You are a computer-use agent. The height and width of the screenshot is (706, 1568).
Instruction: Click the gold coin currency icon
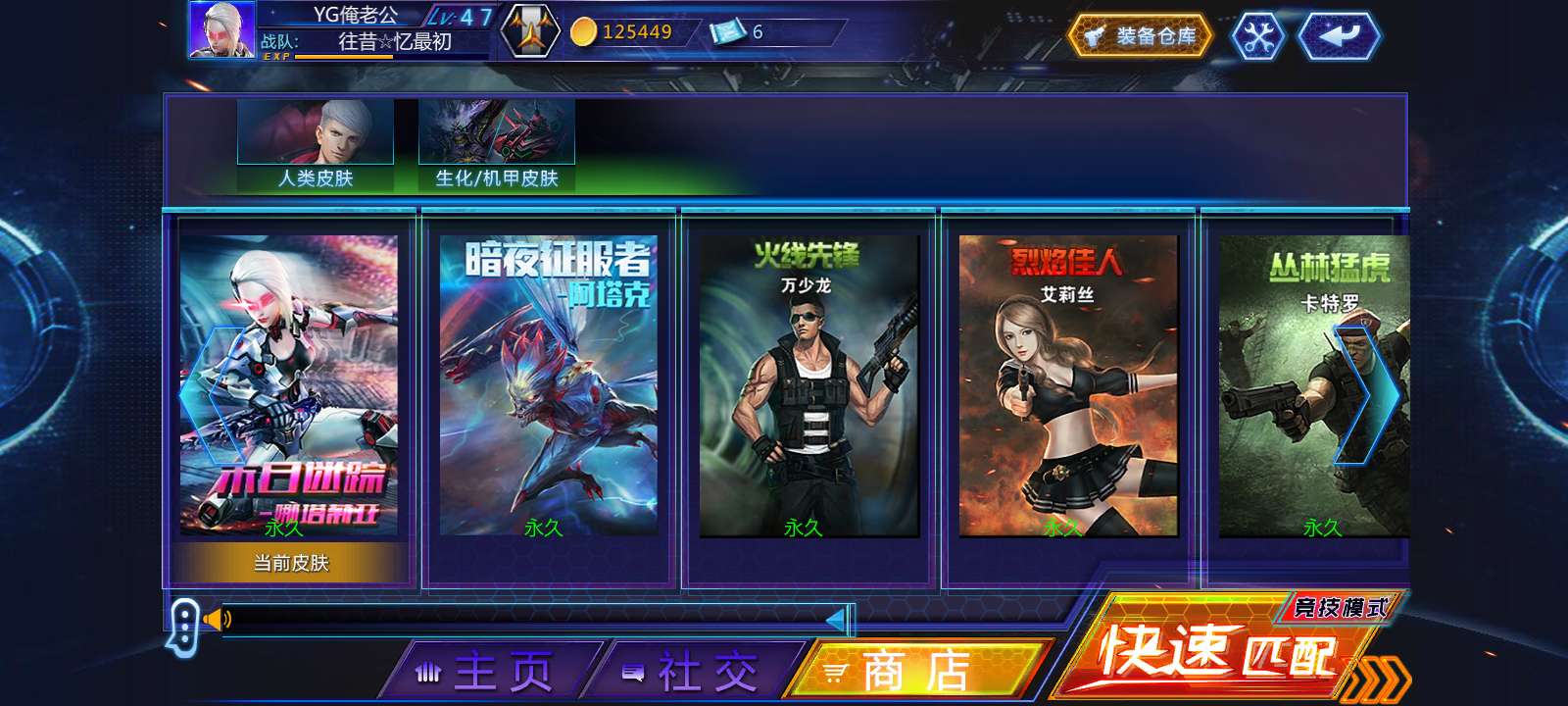[x=584, y=30]
